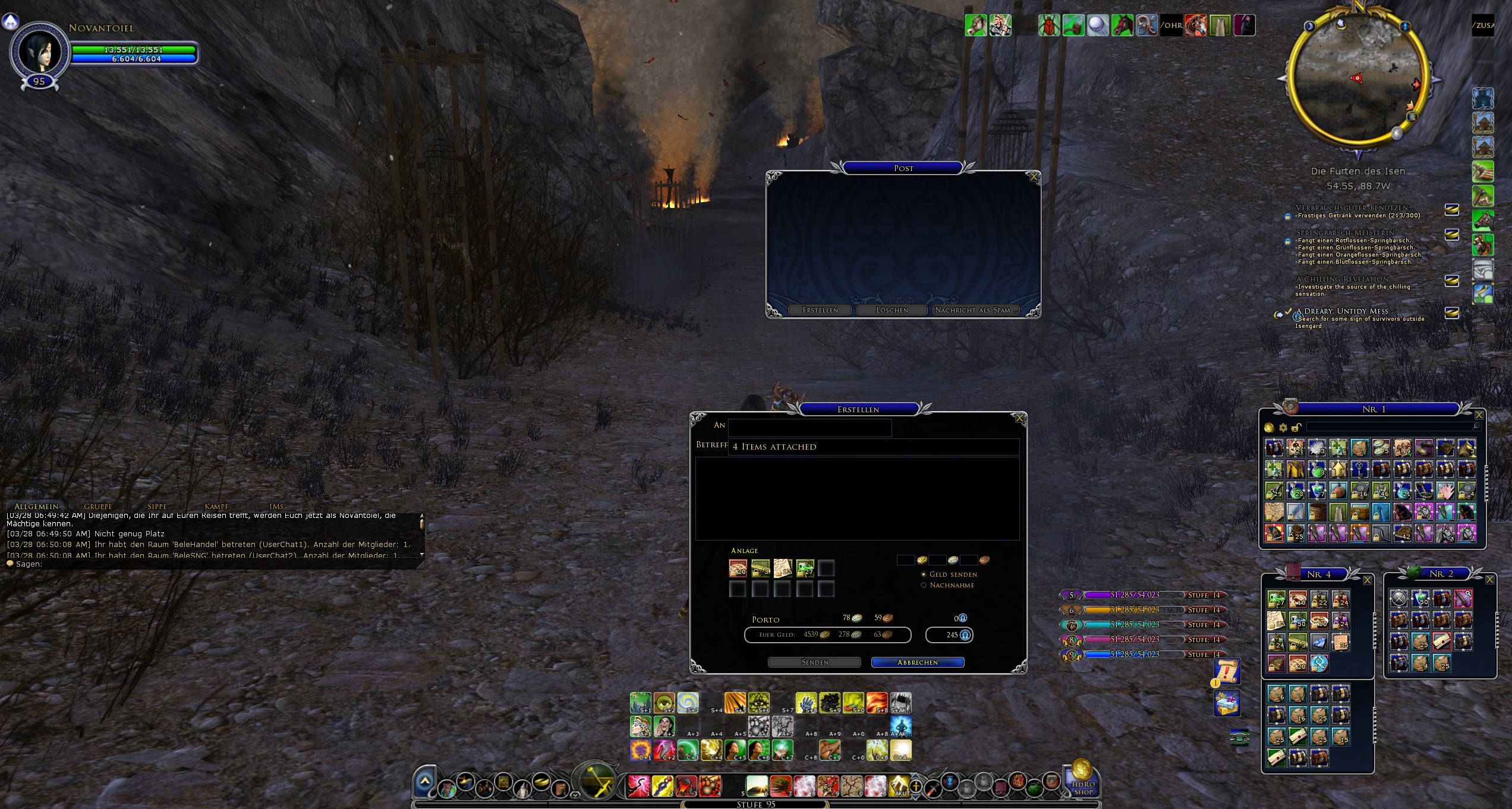Click Erstellen button in Post window
The height and width of the screenshot is (809, 1512).
[820, 310]
